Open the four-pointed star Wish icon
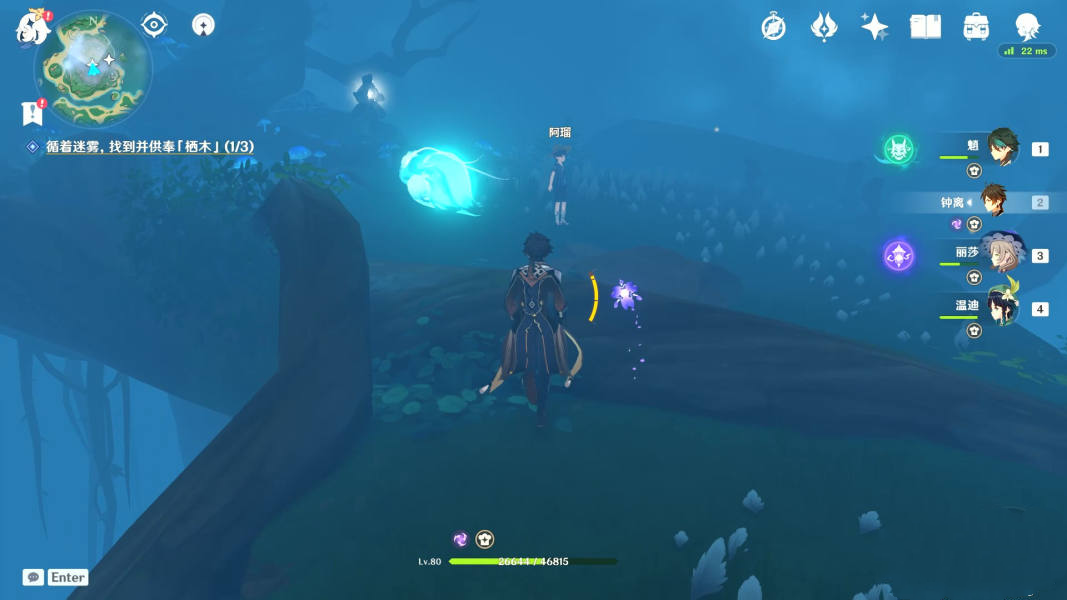Viewport: 1067px width, 600px height. click(875, 27)
